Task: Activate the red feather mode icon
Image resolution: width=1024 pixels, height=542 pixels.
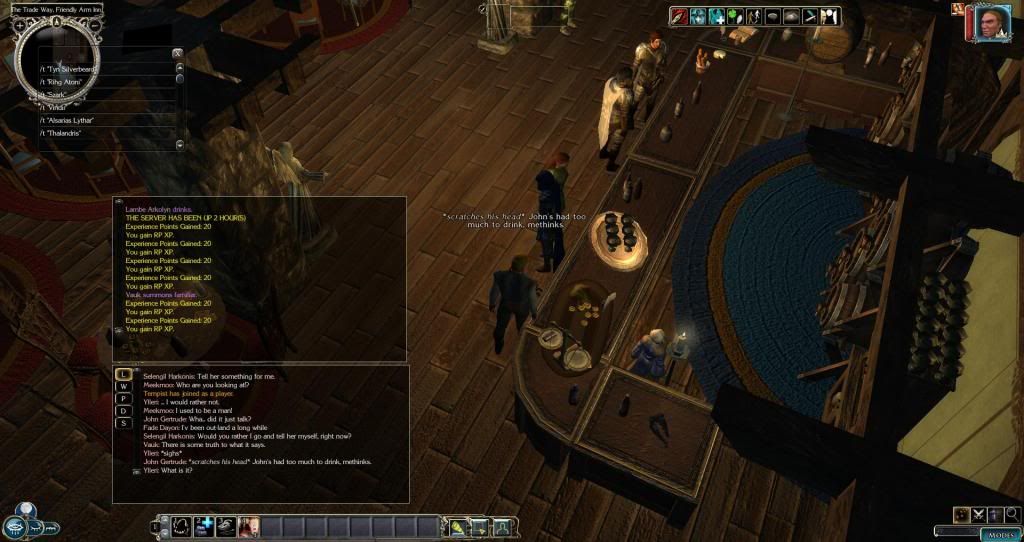Action: 679,16
